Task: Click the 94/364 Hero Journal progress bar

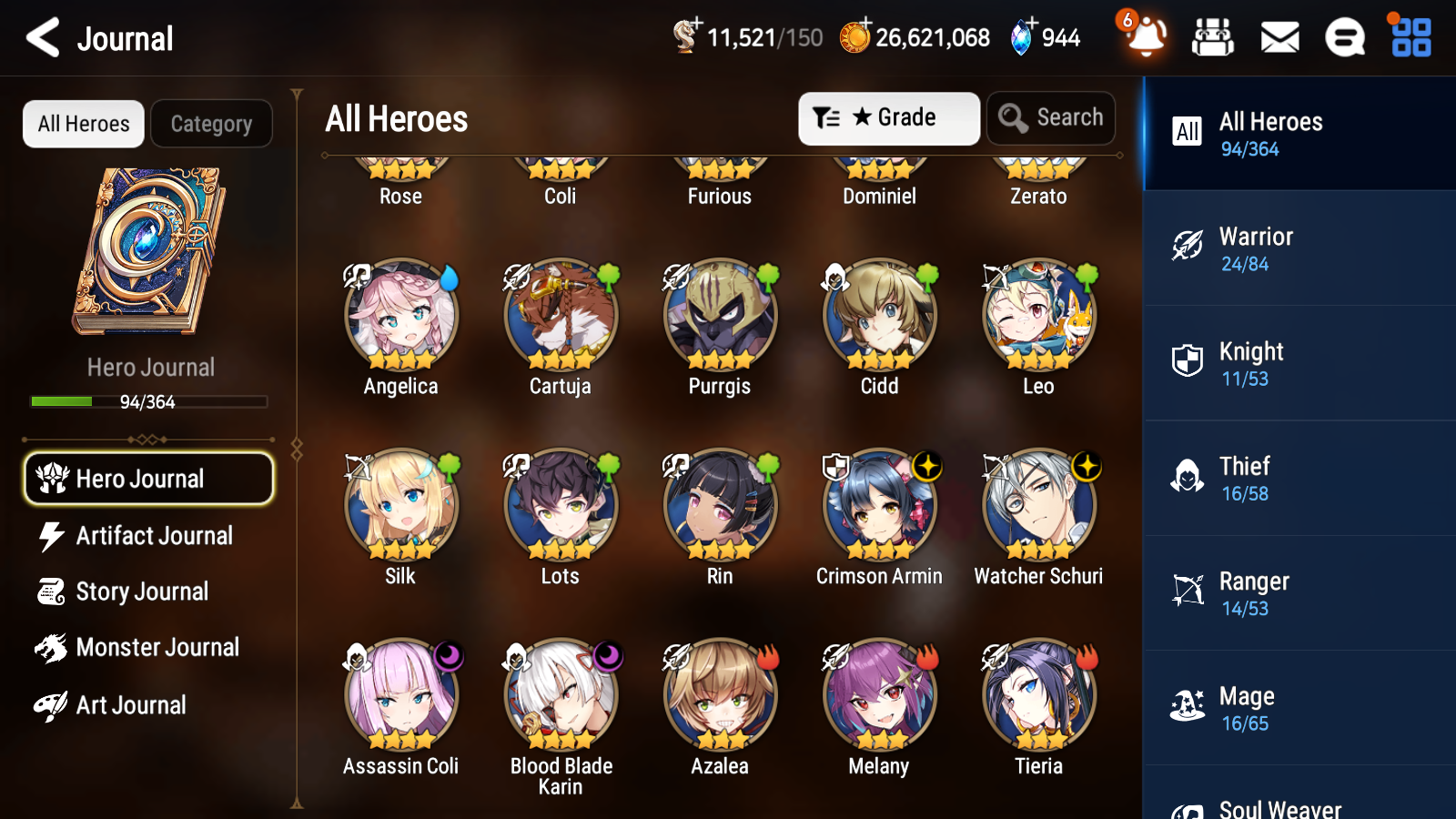Action: pyautogui.click(x=148, y=401)
